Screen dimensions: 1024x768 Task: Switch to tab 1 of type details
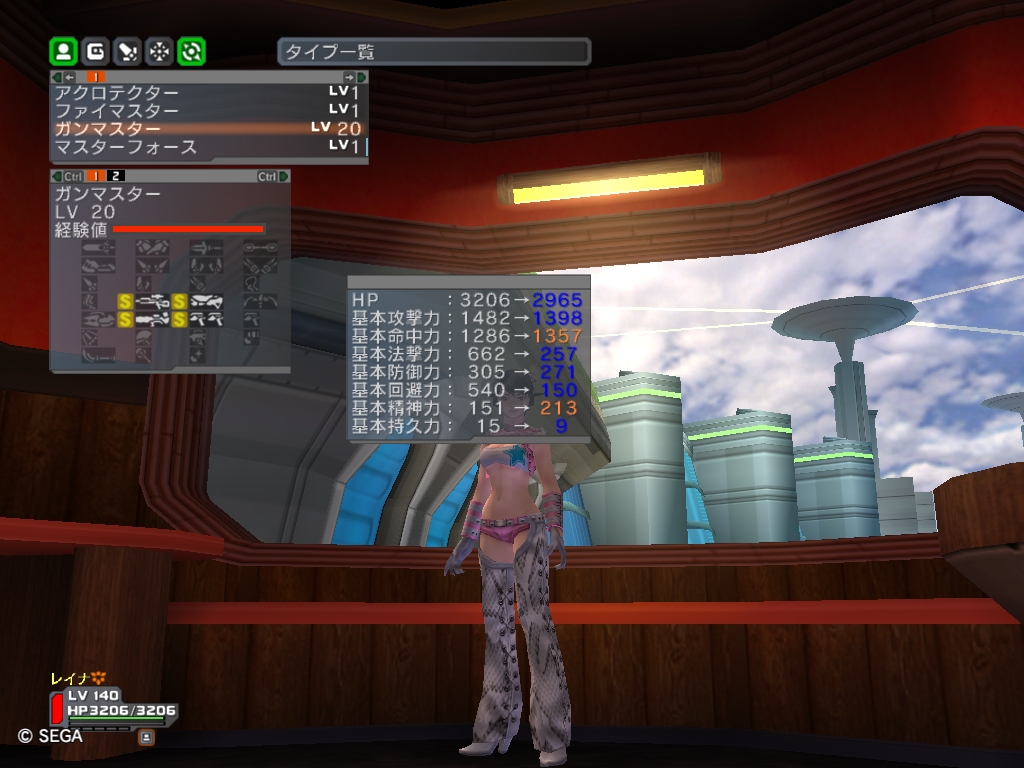(x=97, y=177)
